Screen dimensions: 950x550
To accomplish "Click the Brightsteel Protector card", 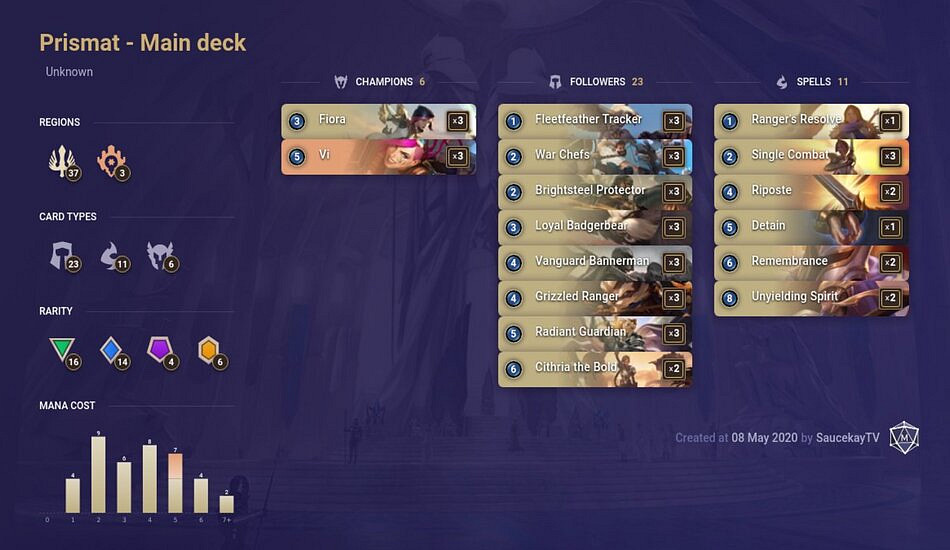I will point(595,191).
